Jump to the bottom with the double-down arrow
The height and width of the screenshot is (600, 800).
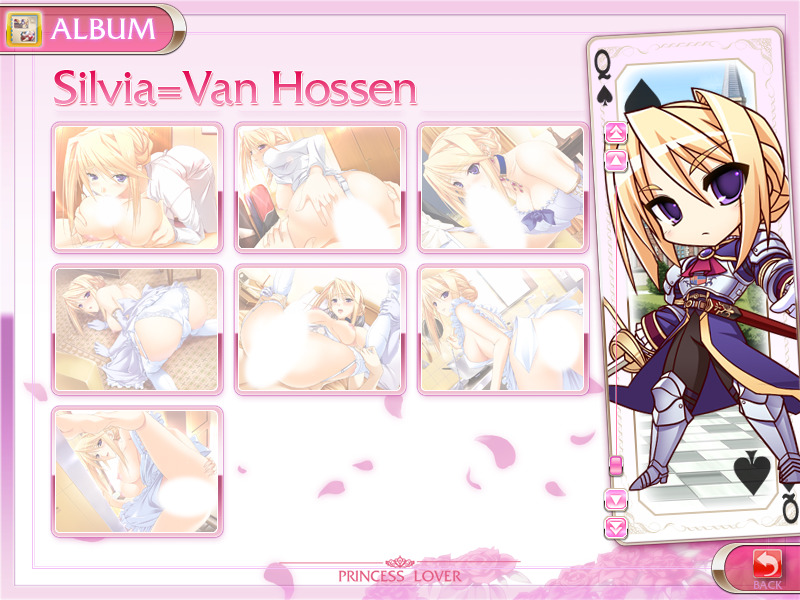(616, 525)
